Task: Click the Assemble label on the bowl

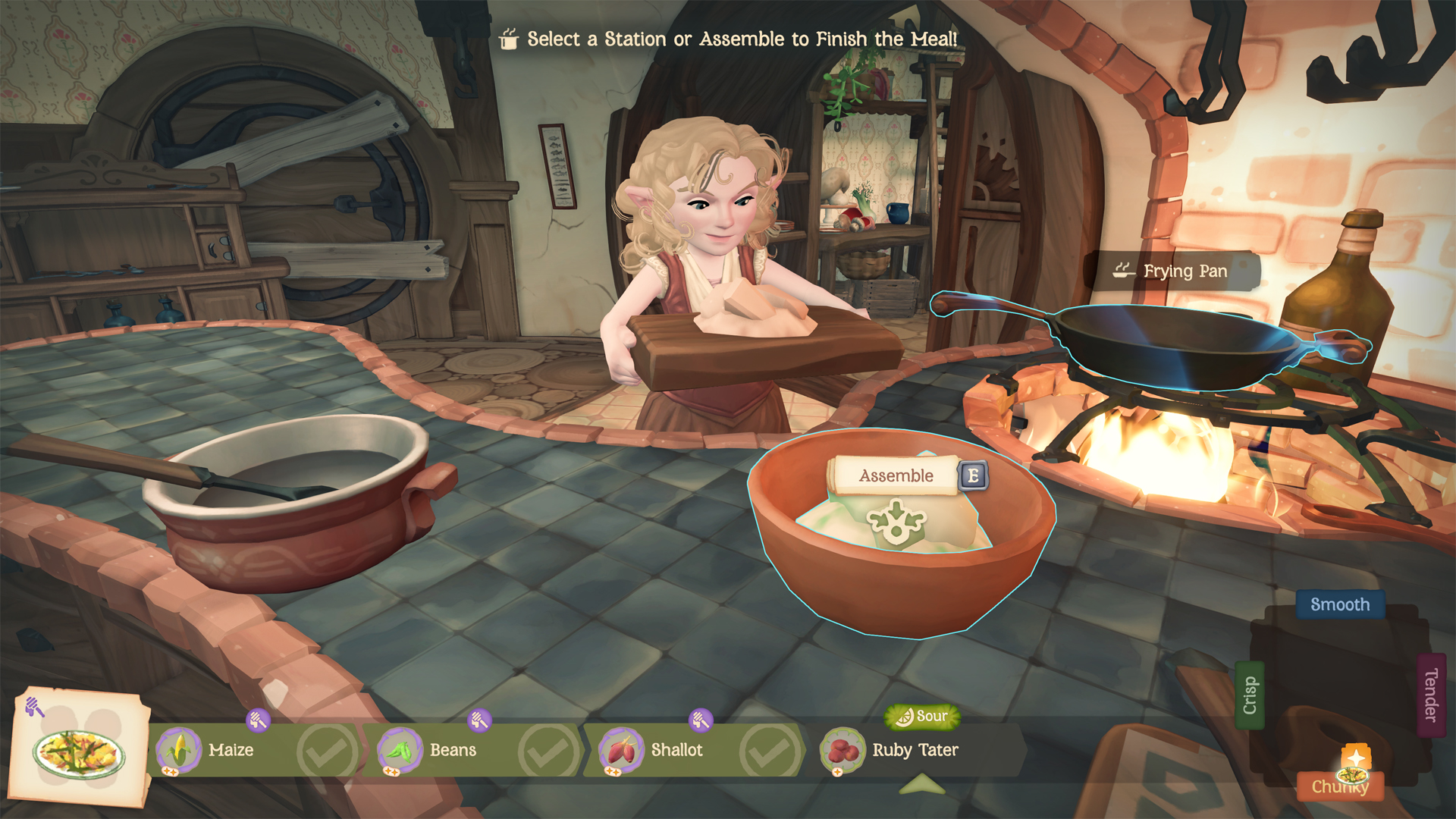Action: tap(896, 475)
